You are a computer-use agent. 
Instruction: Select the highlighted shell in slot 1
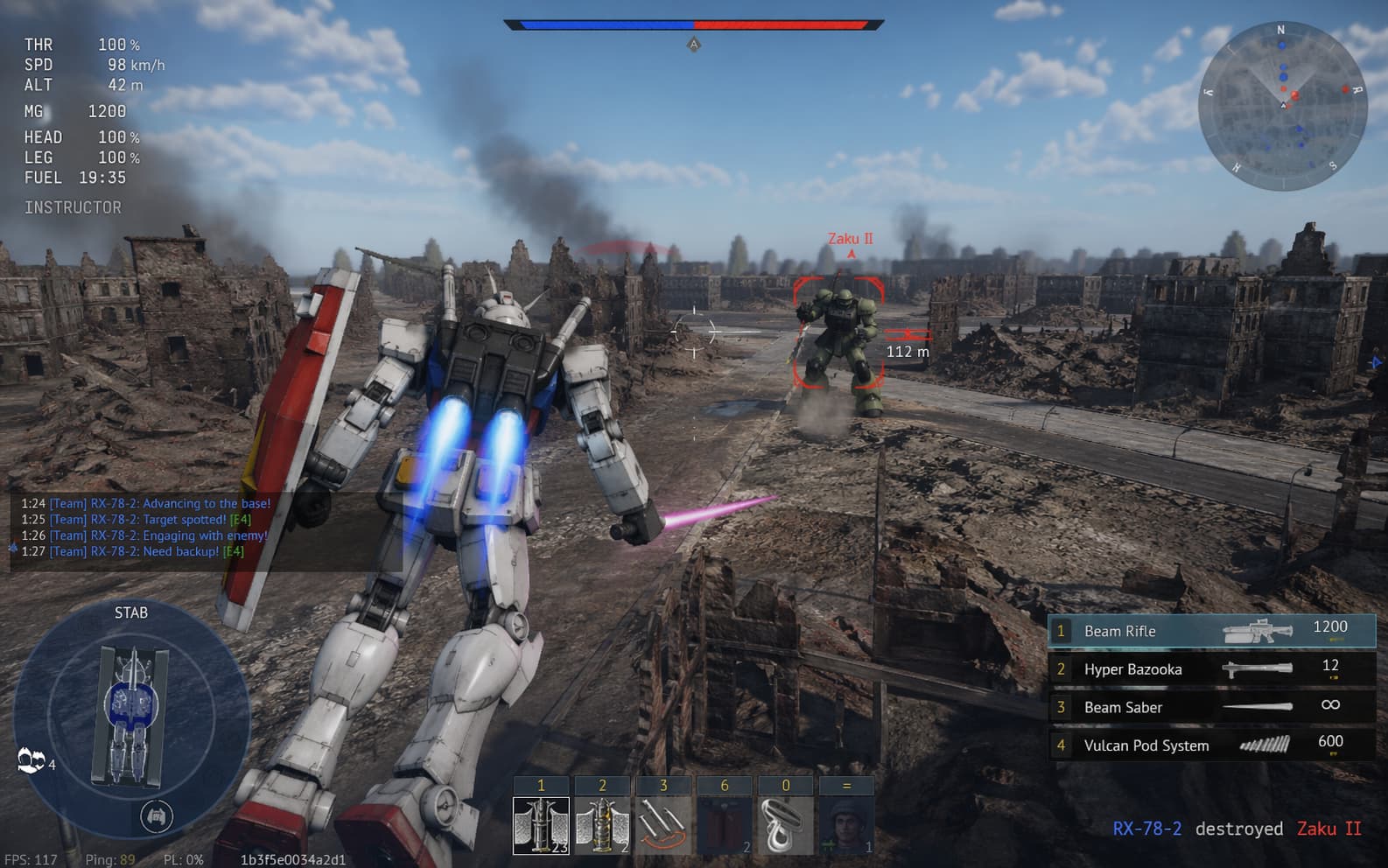[x=541, y=825]
